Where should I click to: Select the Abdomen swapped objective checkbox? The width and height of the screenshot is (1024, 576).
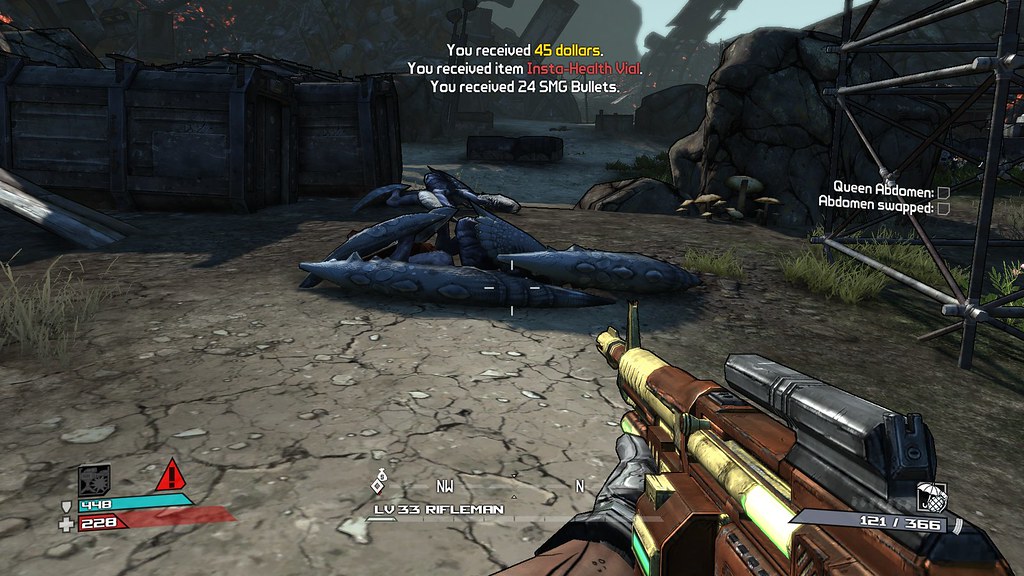943,207
